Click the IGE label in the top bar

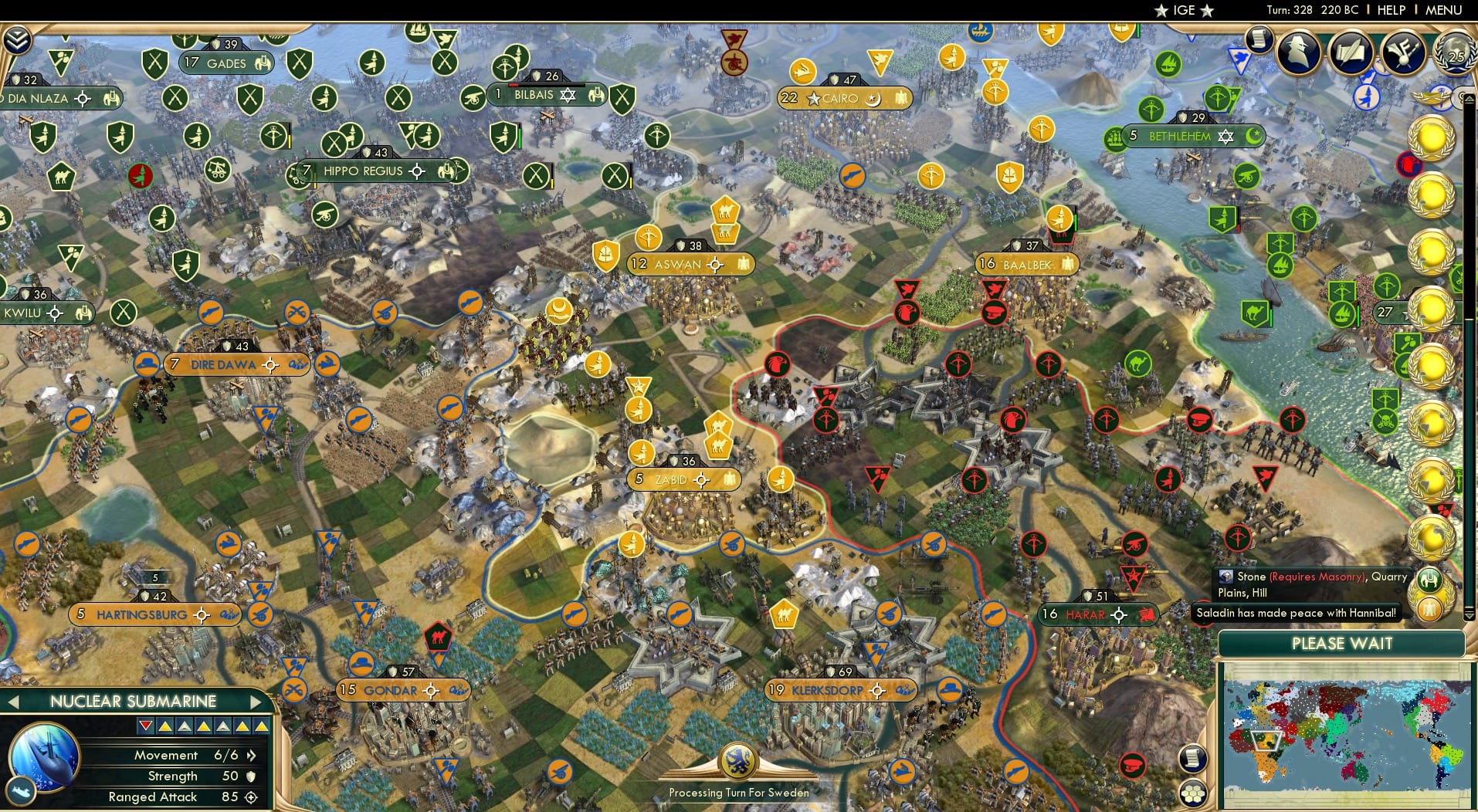(1183, 10)
